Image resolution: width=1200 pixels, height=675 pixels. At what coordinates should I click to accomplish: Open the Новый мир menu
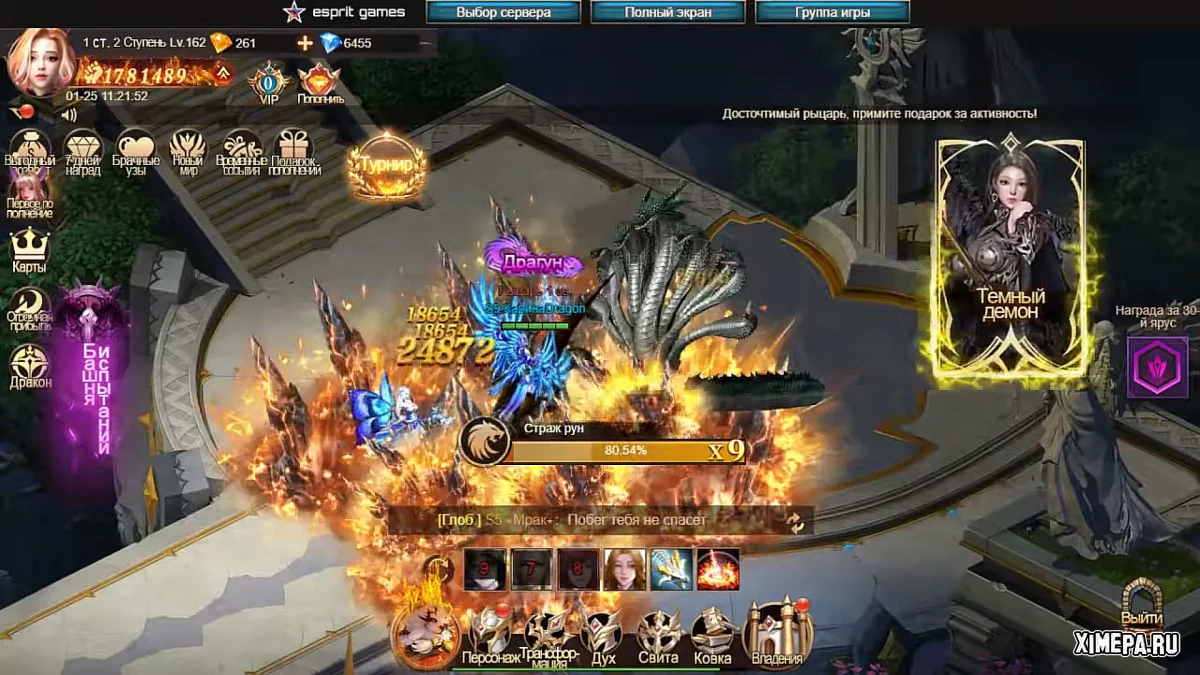[x=188, y=151]
